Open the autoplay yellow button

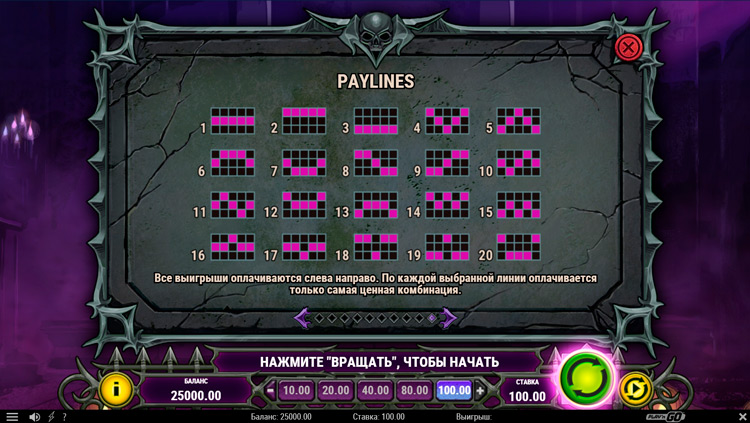click(x=636, y=388)
